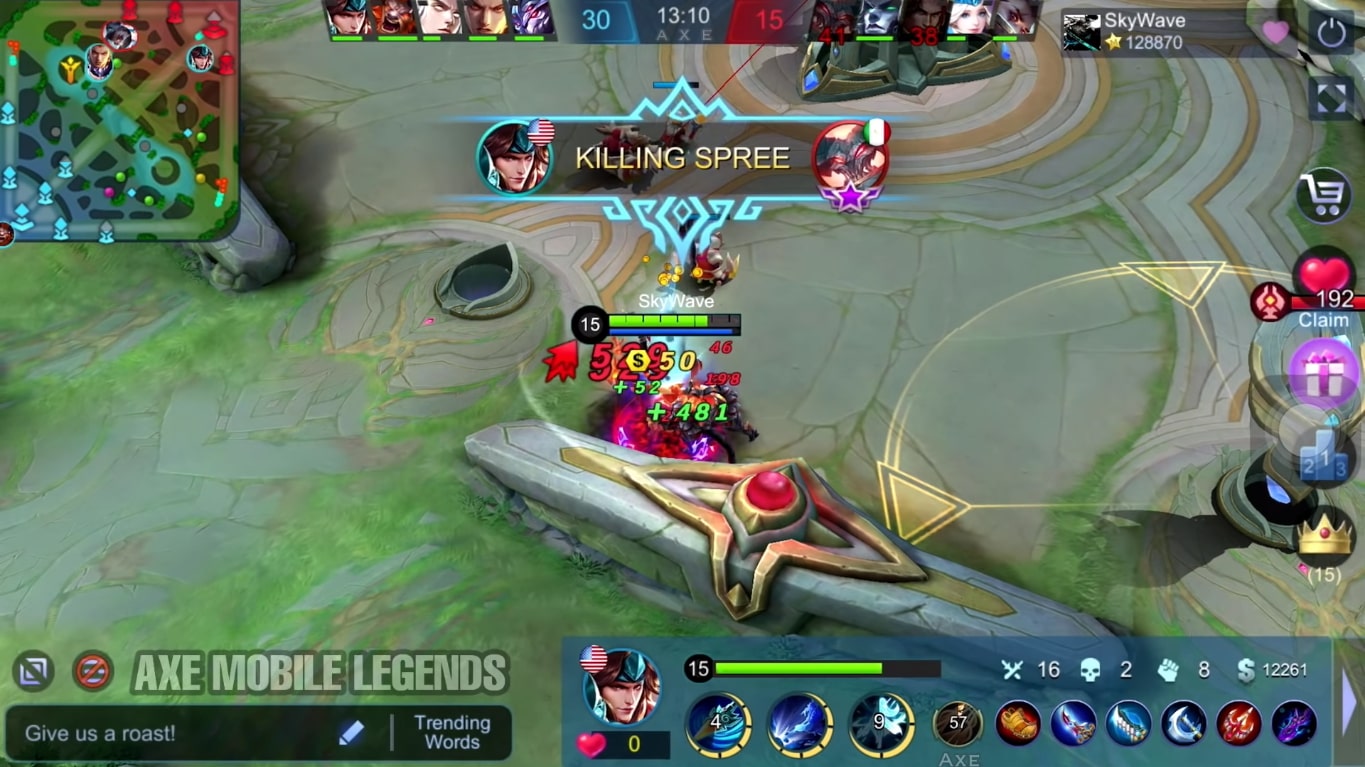Open the in-game shop cart
Screen dimensions: 1365x767
pyautogui.click(x=1326, y=197)
